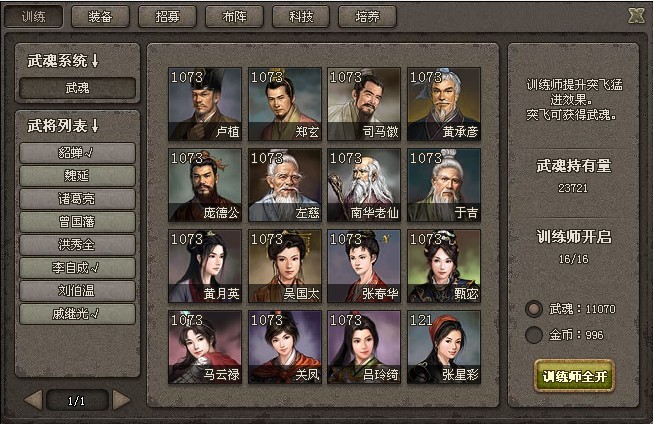Click the 武魂 system button
Viewport: 653px width, 424px height.
pos(77,88)
